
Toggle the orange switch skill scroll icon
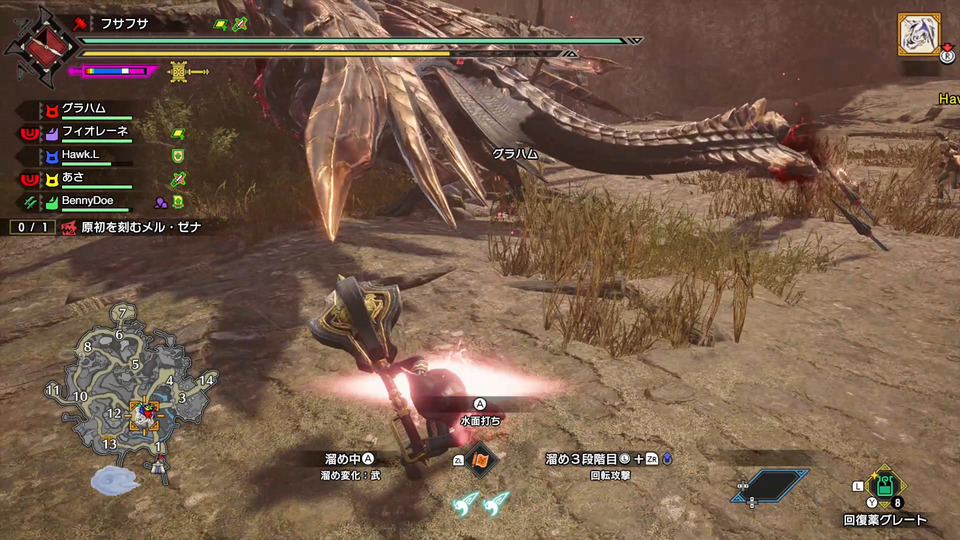(x=482, y=460)
